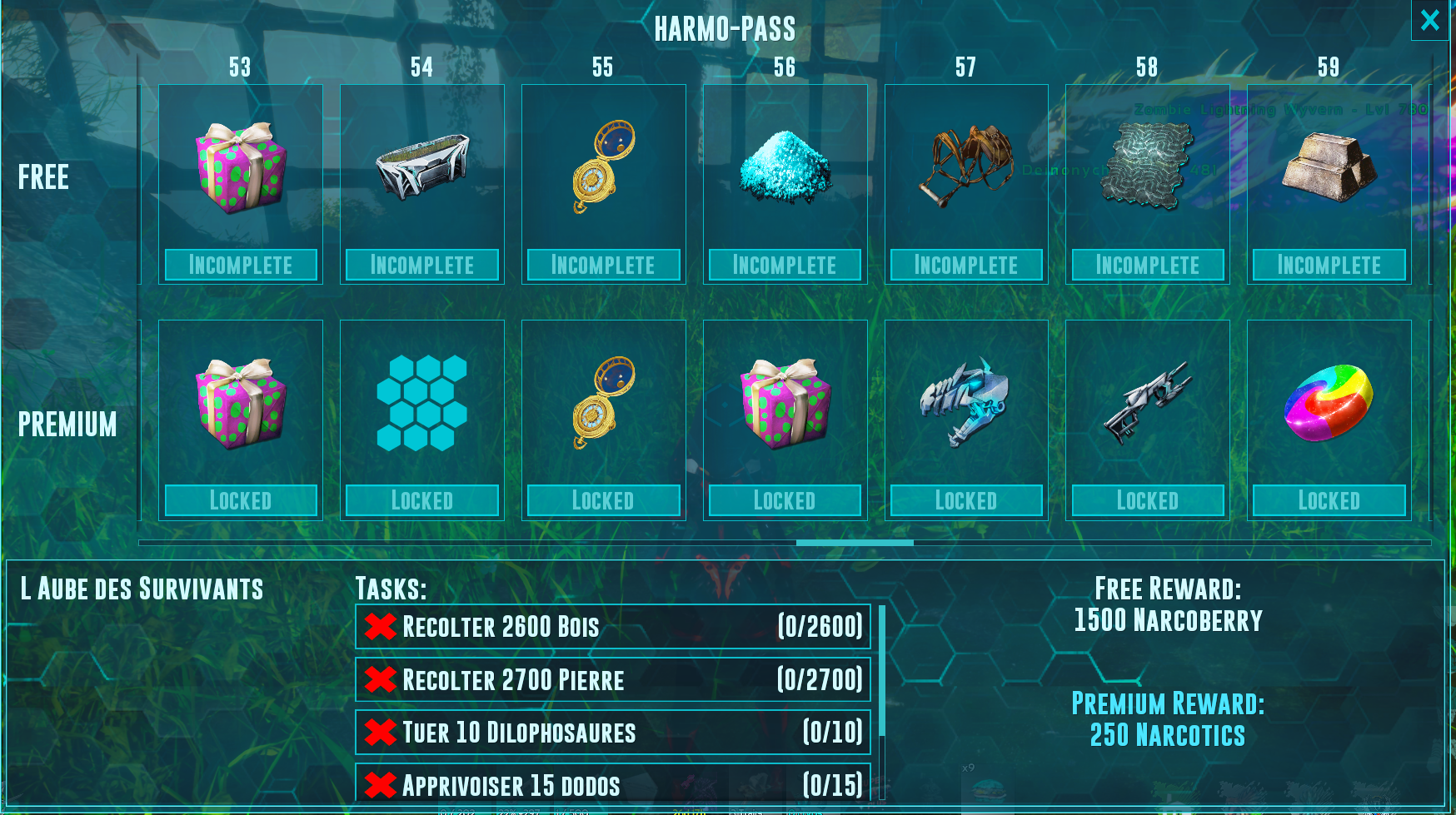The width and height of the screenshot is (1456, 815).
Task: Select the level 59 premium rainbow candy reward
Action: click(1329, 404)
